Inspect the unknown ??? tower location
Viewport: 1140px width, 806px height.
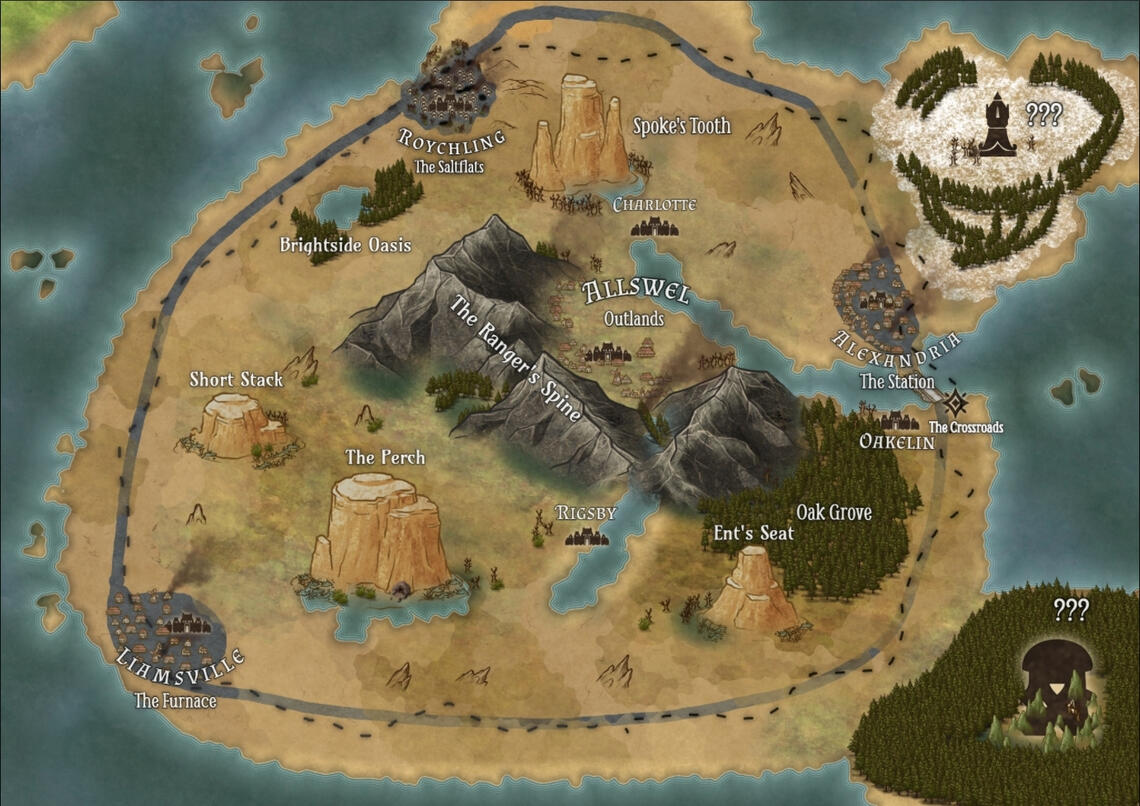coord(997,125)
